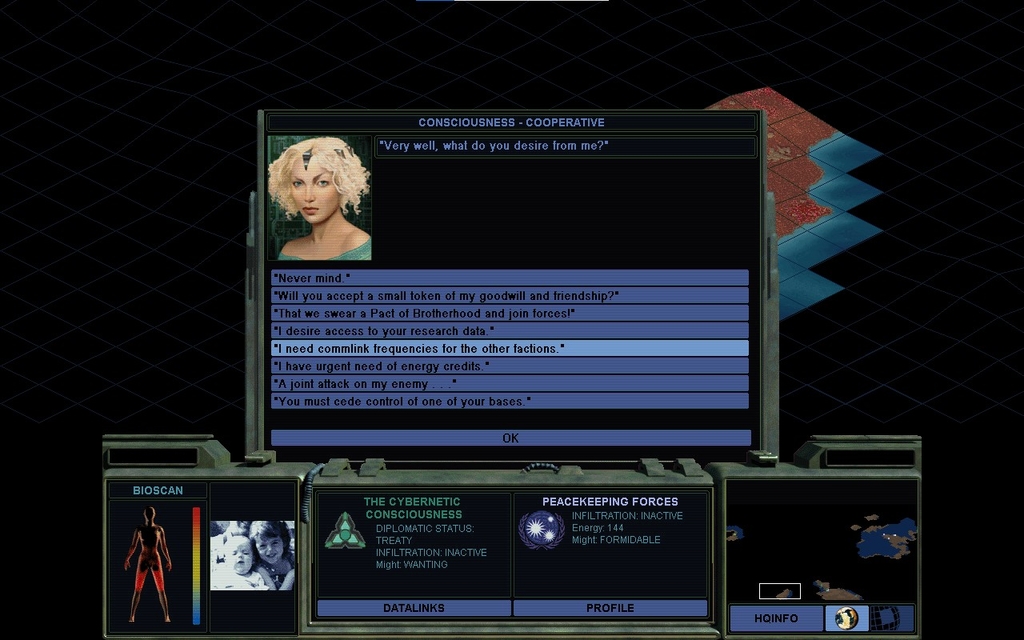
Task: Click the planet globe view button
Action: [x=847, y=618]
